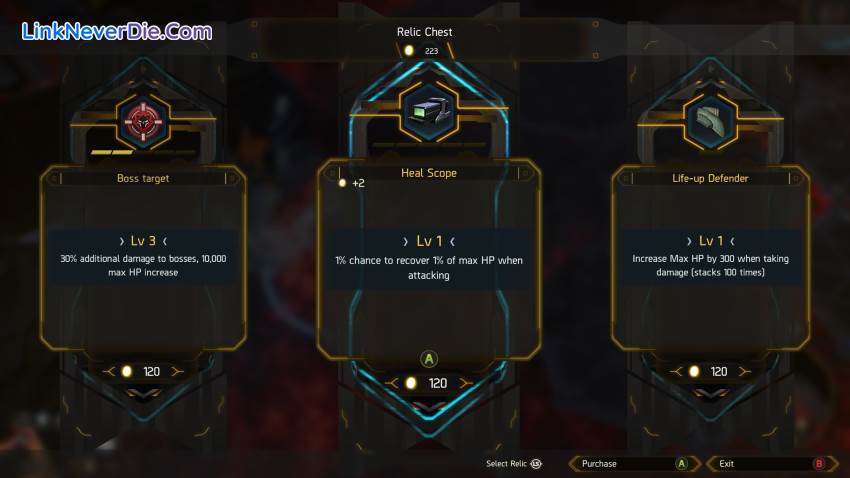Choose the Heal Scope relic card

(x=428, y=260)
